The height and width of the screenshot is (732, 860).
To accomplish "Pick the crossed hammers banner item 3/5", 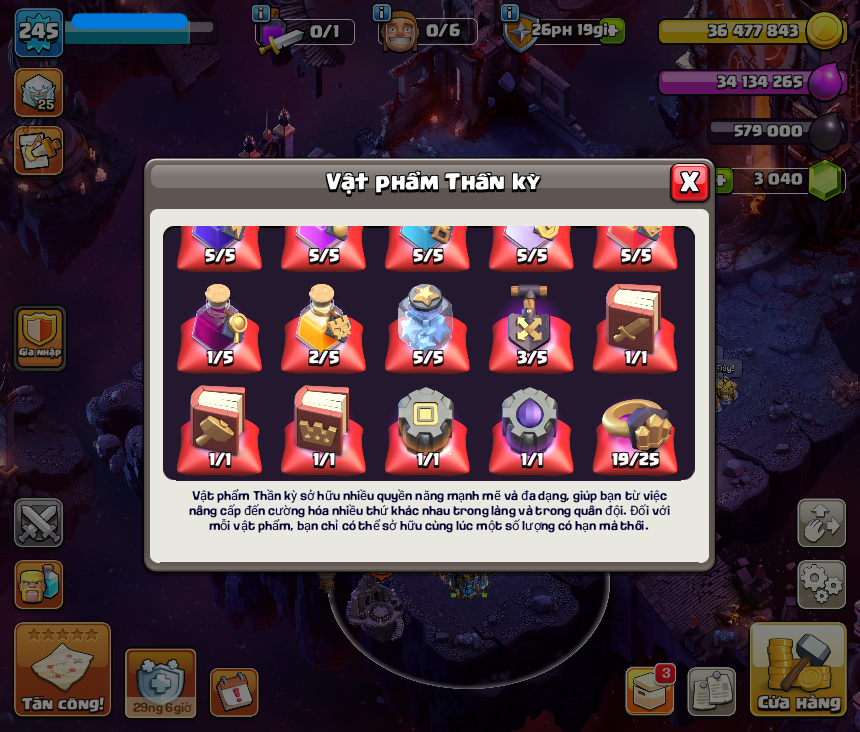I will point(532,325).
